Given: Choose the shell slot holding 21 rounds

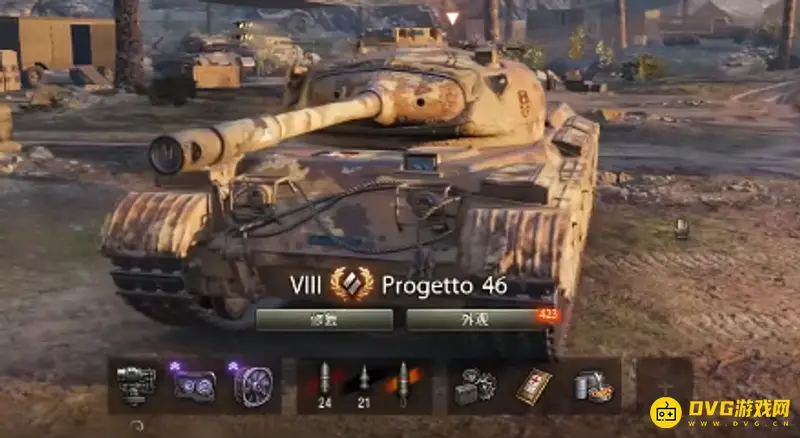Looking at the screenshot, I should [365, 385].
